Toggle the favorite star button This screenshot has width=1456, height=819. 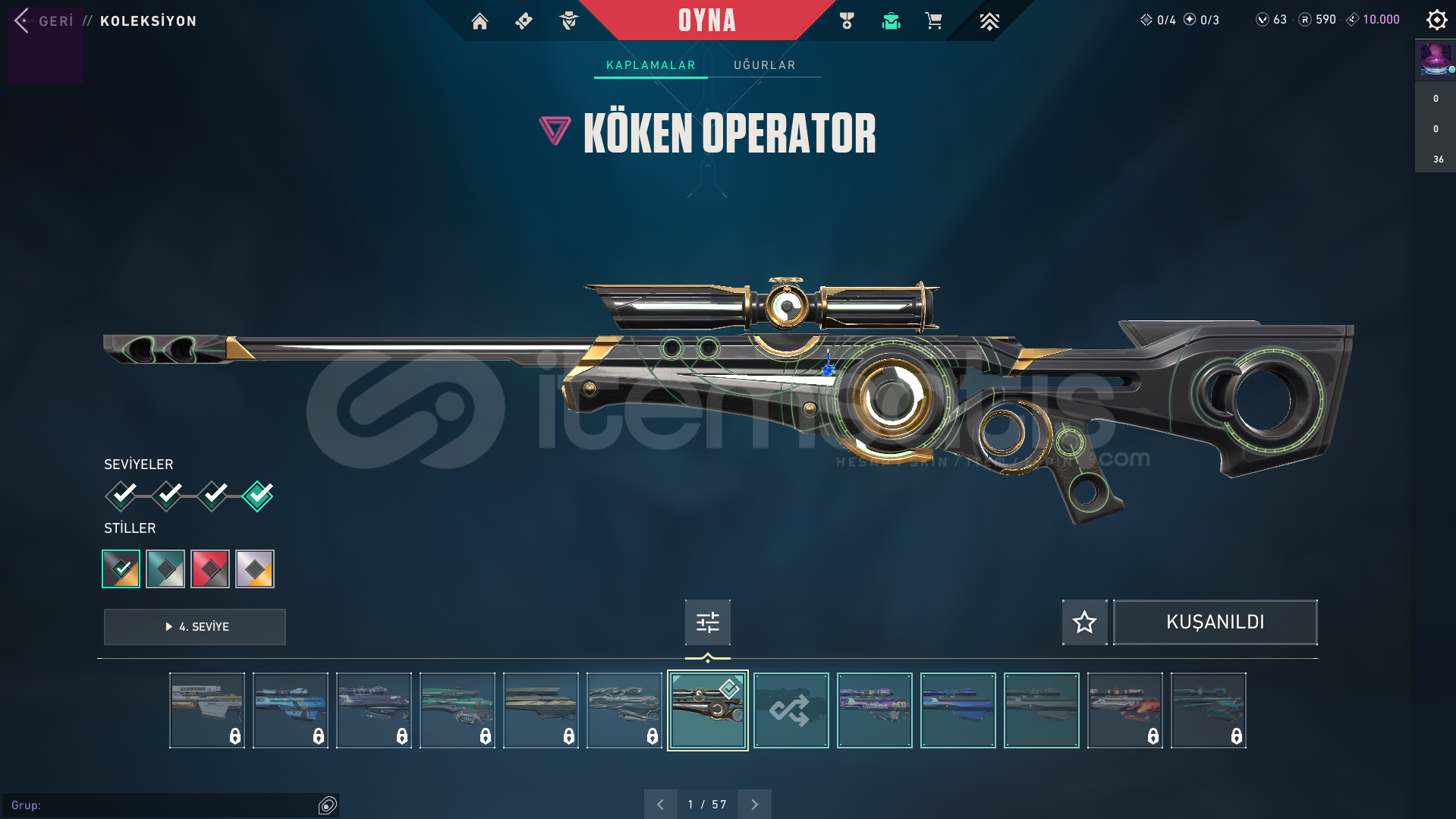[1084, 622]
